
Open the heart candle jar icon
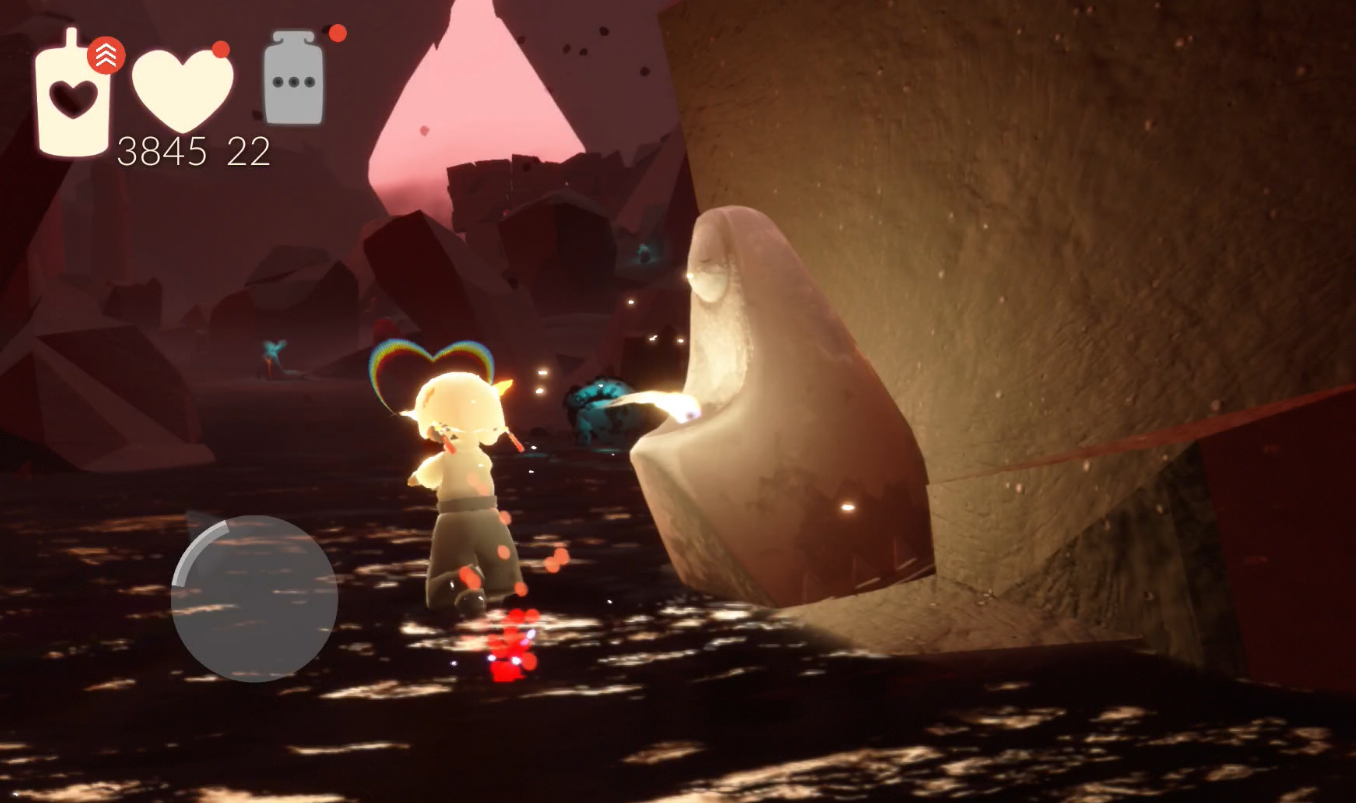(x=73, y=95)
